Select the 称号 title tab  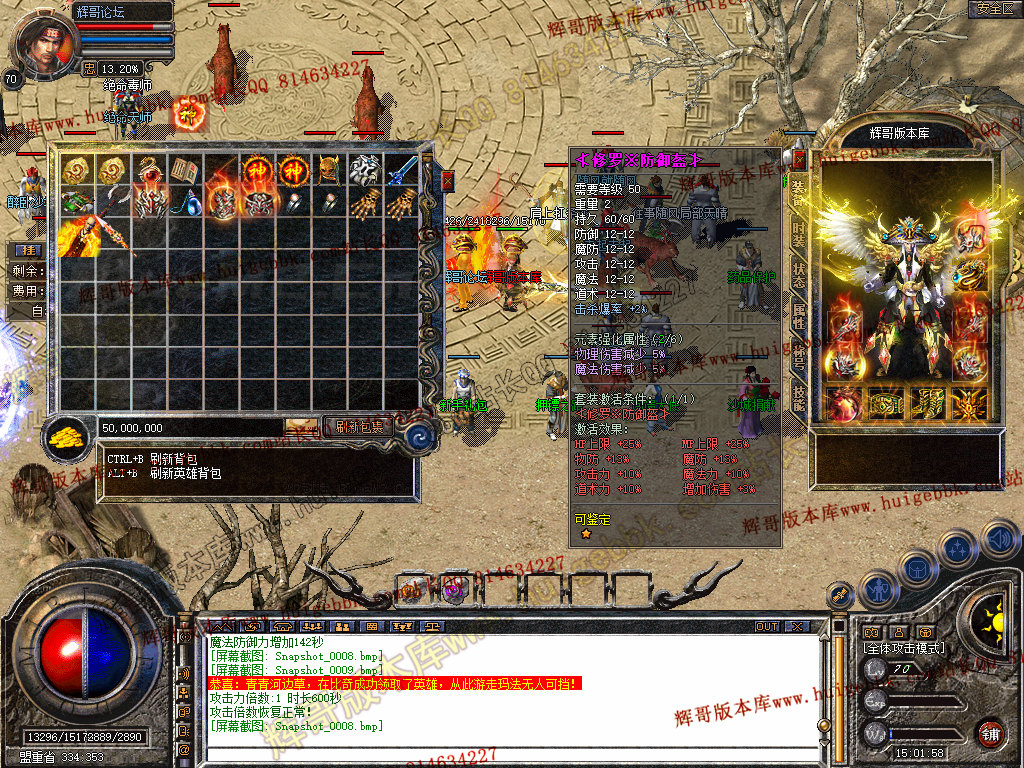799,358
